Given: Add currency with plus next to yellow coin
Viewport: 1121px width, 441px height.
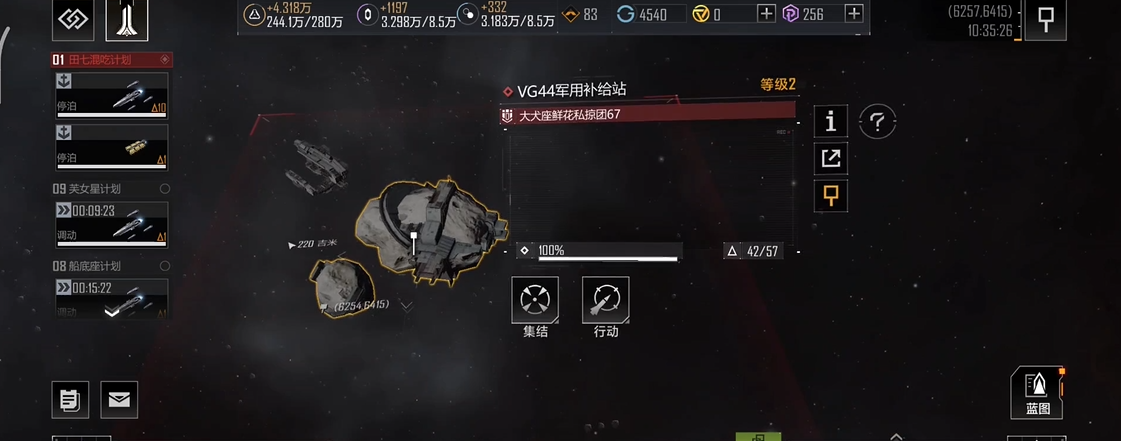Looking at the screenshot, I should point(766,14).
